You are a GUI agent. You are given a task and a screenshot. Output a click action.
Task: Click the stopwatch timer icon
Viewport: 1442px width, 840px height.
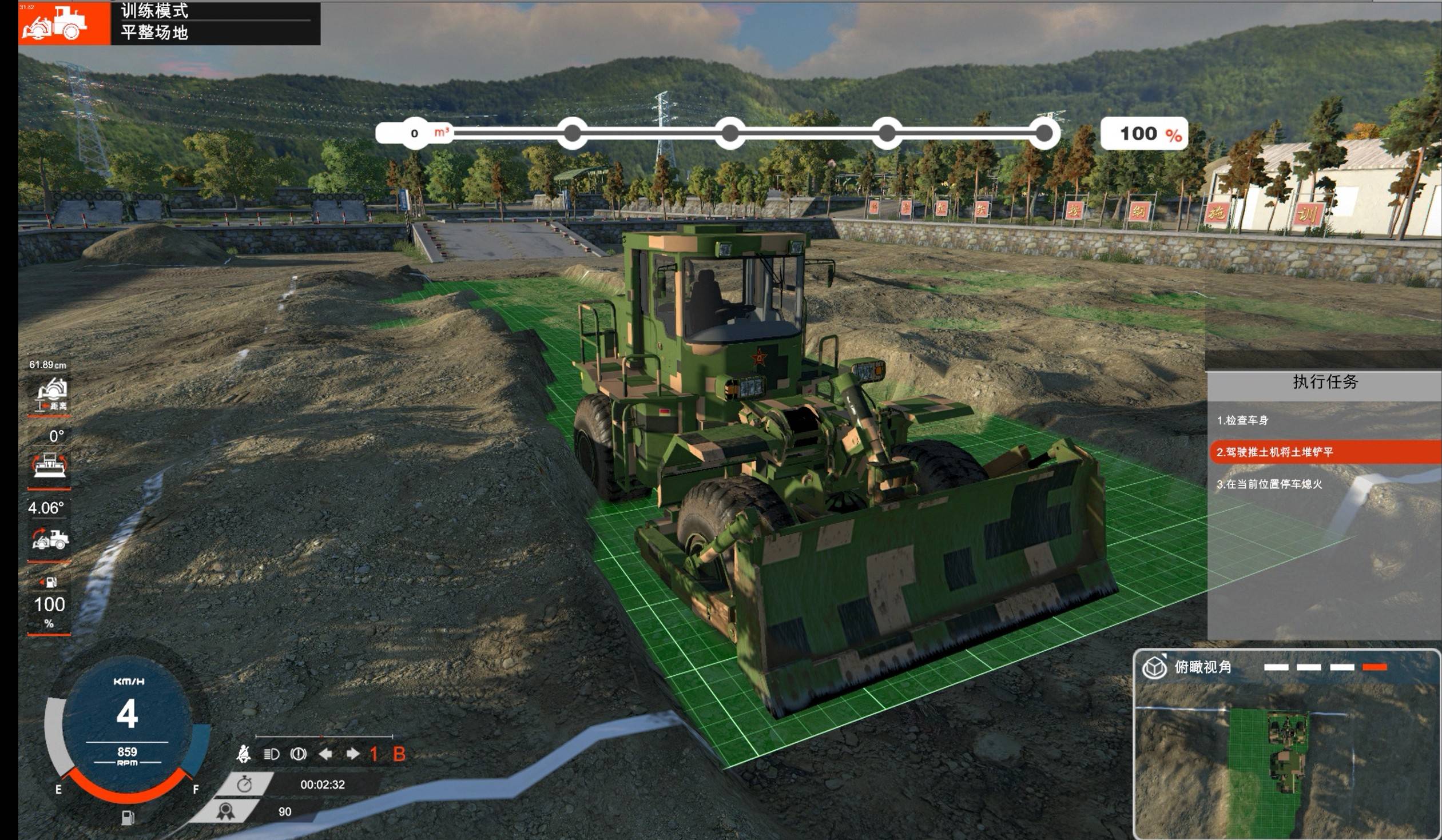244,784
